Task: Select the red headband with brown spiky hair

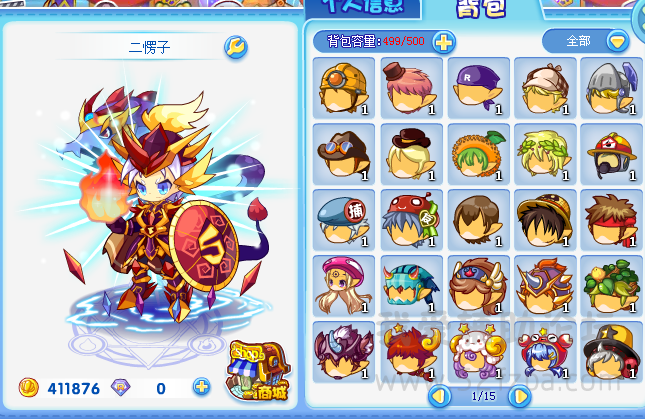Action: (x=611, y=220)
